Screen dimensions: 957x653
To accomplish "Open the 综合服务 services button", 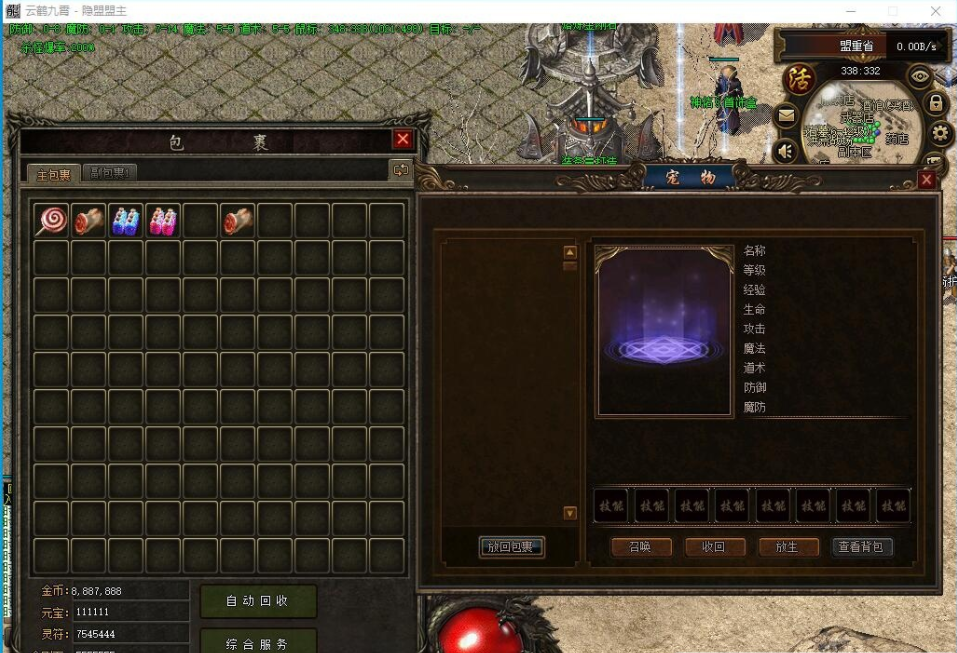I will [257, 643].
